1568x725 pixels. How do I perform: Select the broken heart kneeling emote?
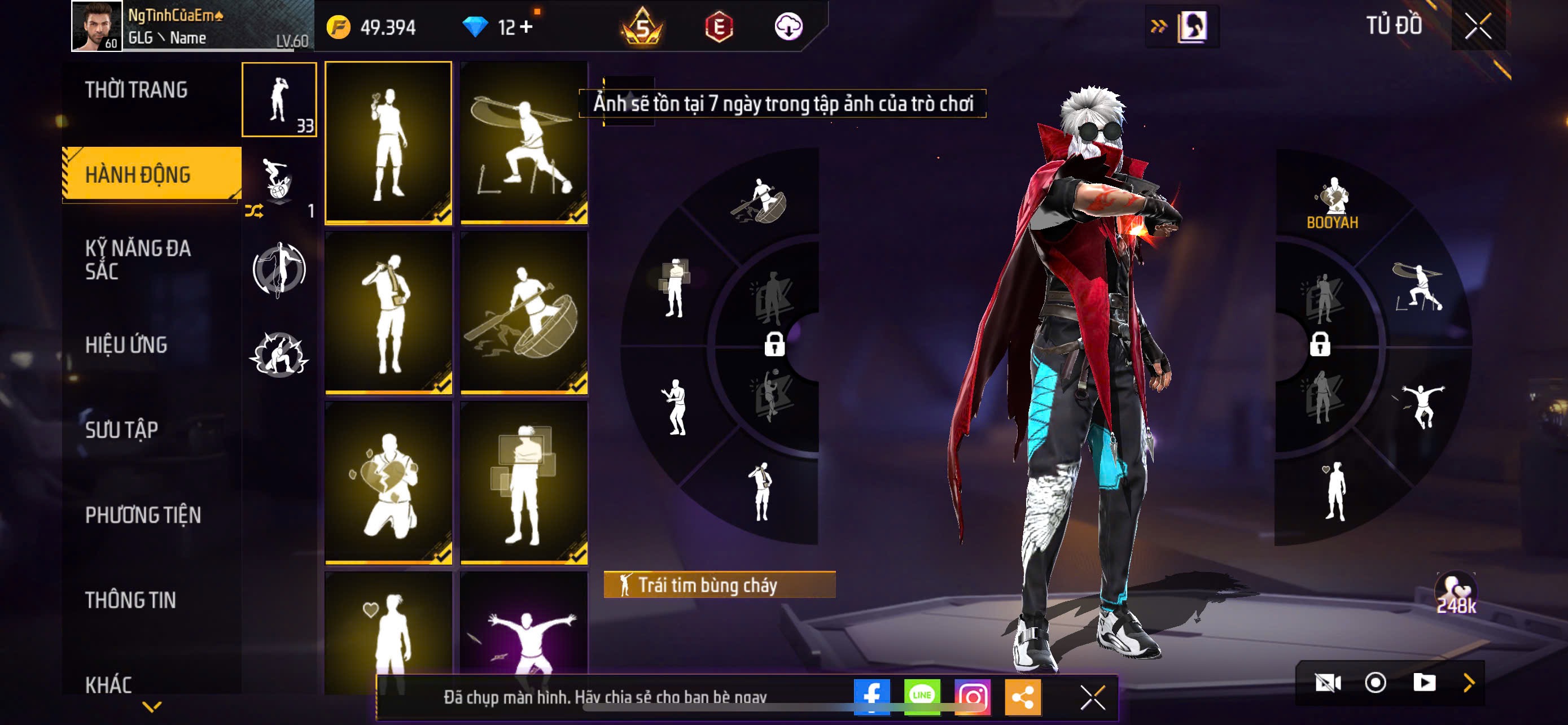click(388, 483)
